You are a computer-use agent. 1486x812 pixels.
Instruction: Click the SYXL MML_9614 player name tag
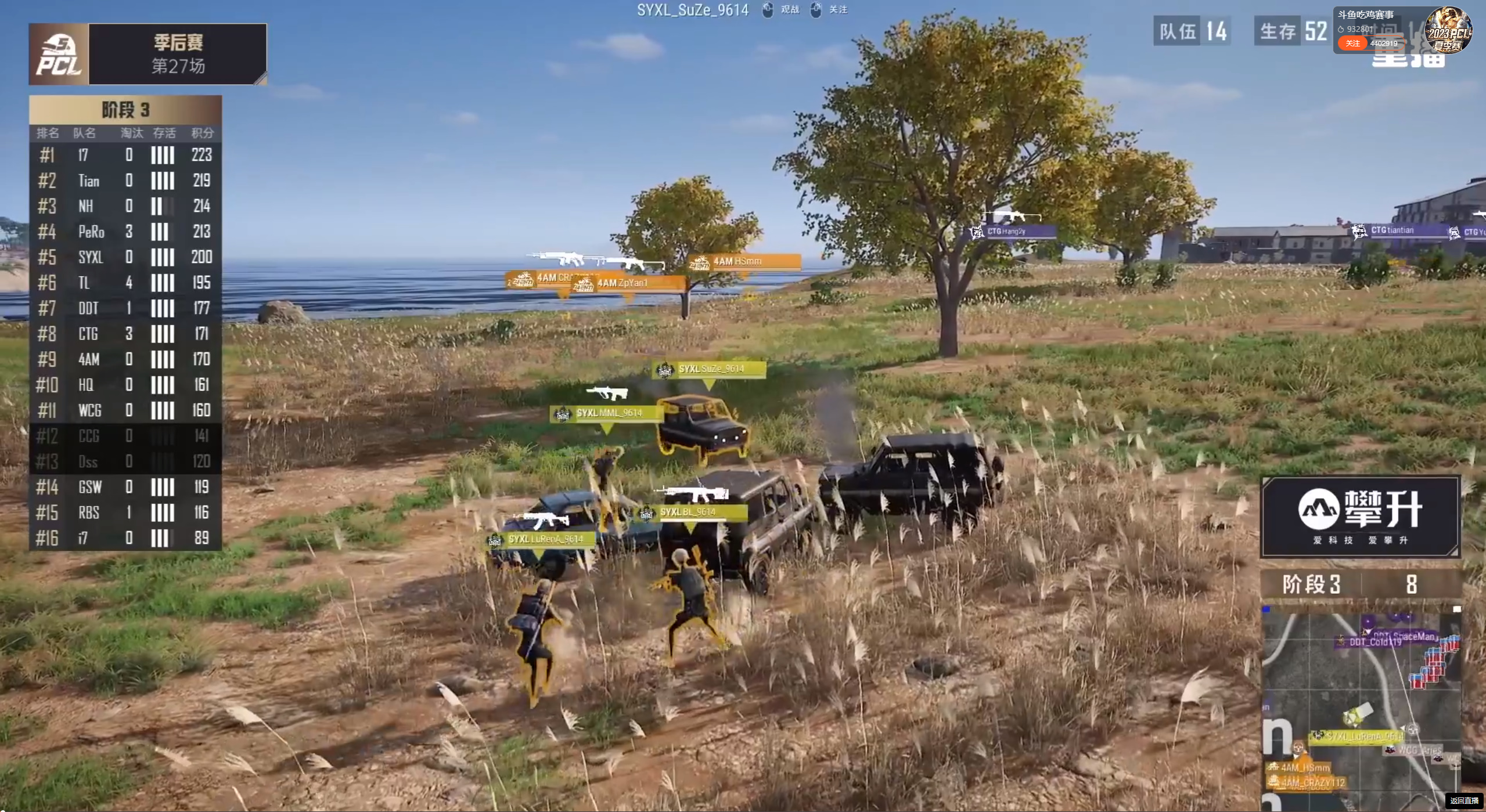(608, 413)
